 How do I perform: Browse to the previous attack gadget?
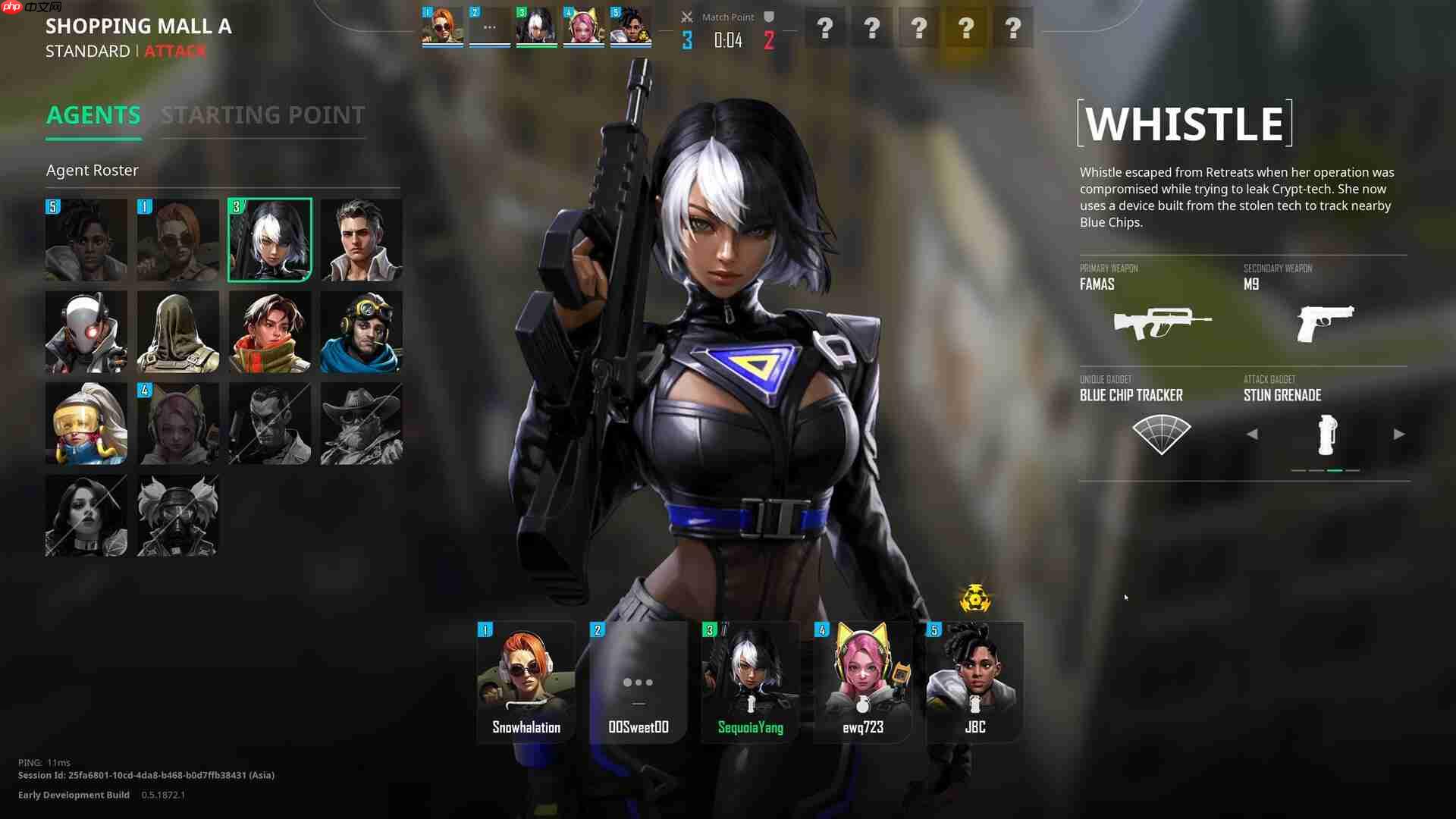1252,434
